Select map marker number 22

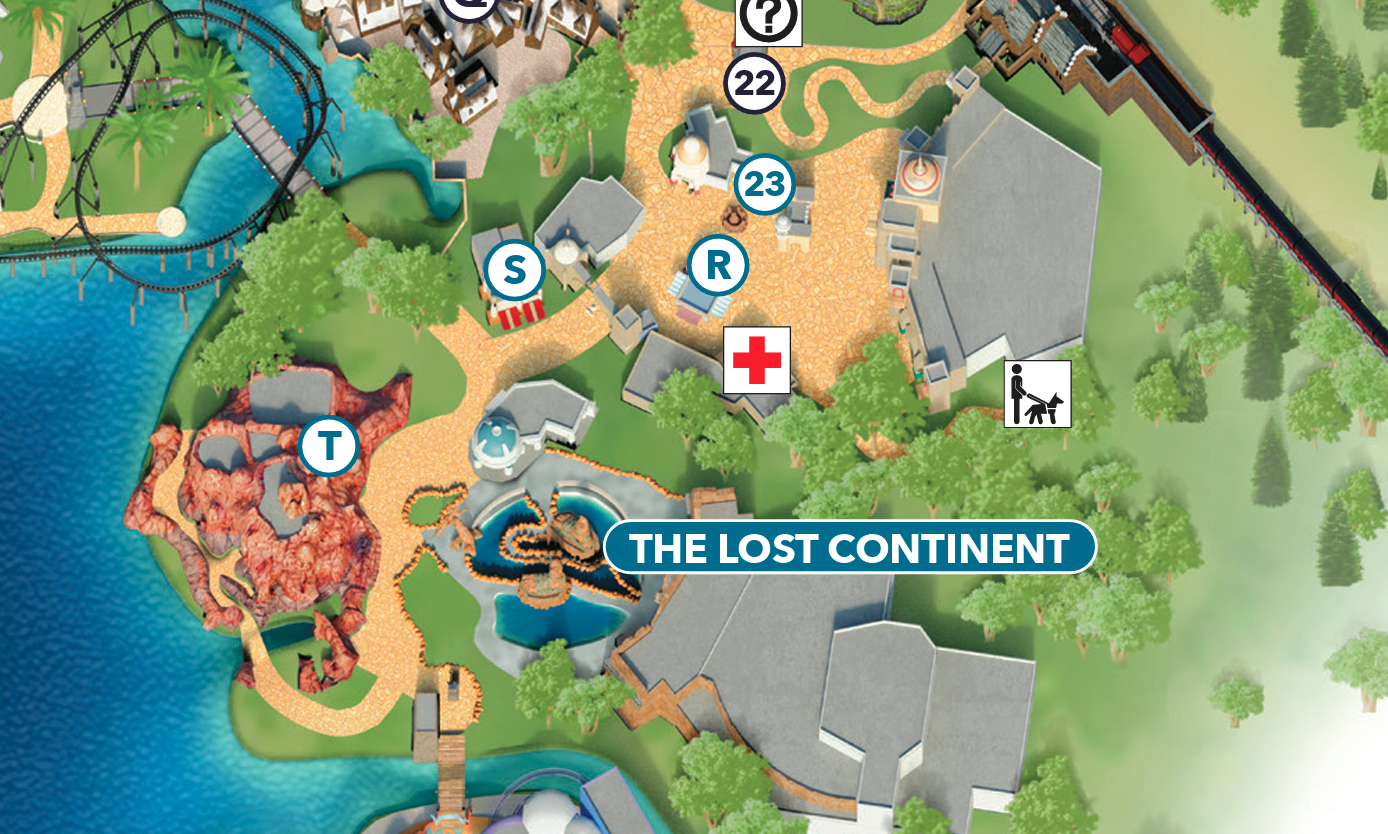754,84
